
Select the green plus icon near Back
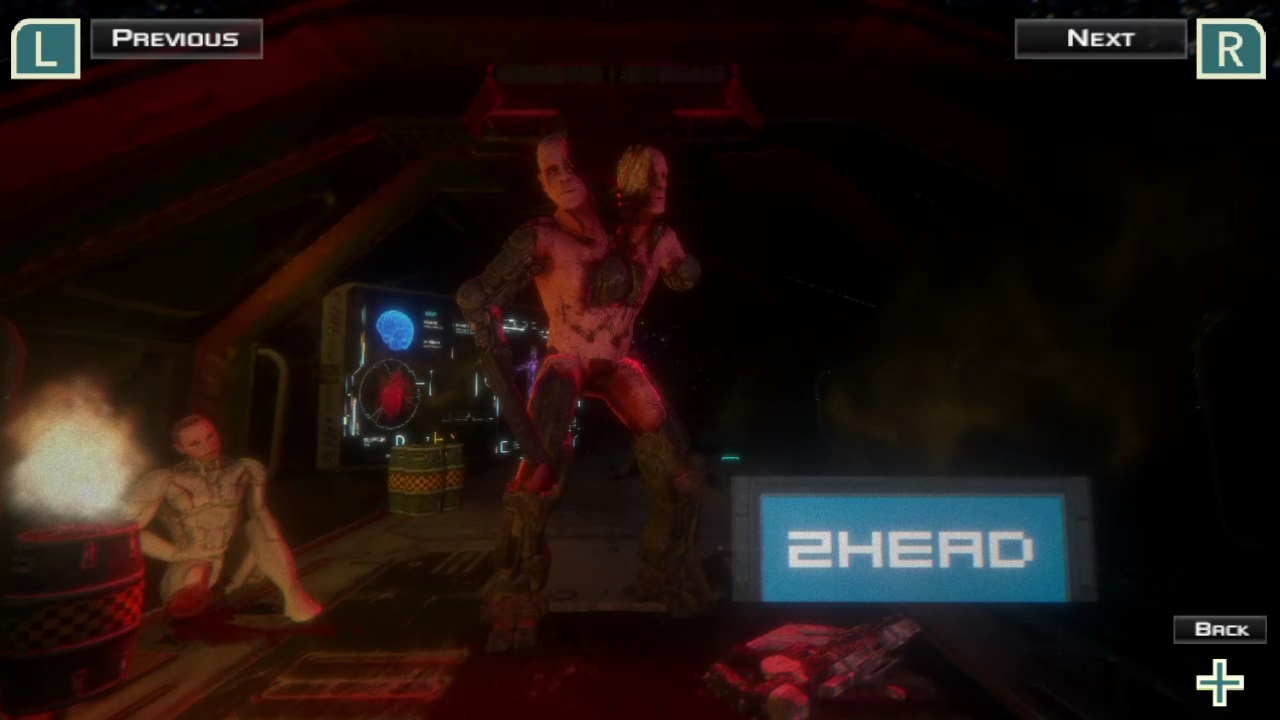(1219, 682)
